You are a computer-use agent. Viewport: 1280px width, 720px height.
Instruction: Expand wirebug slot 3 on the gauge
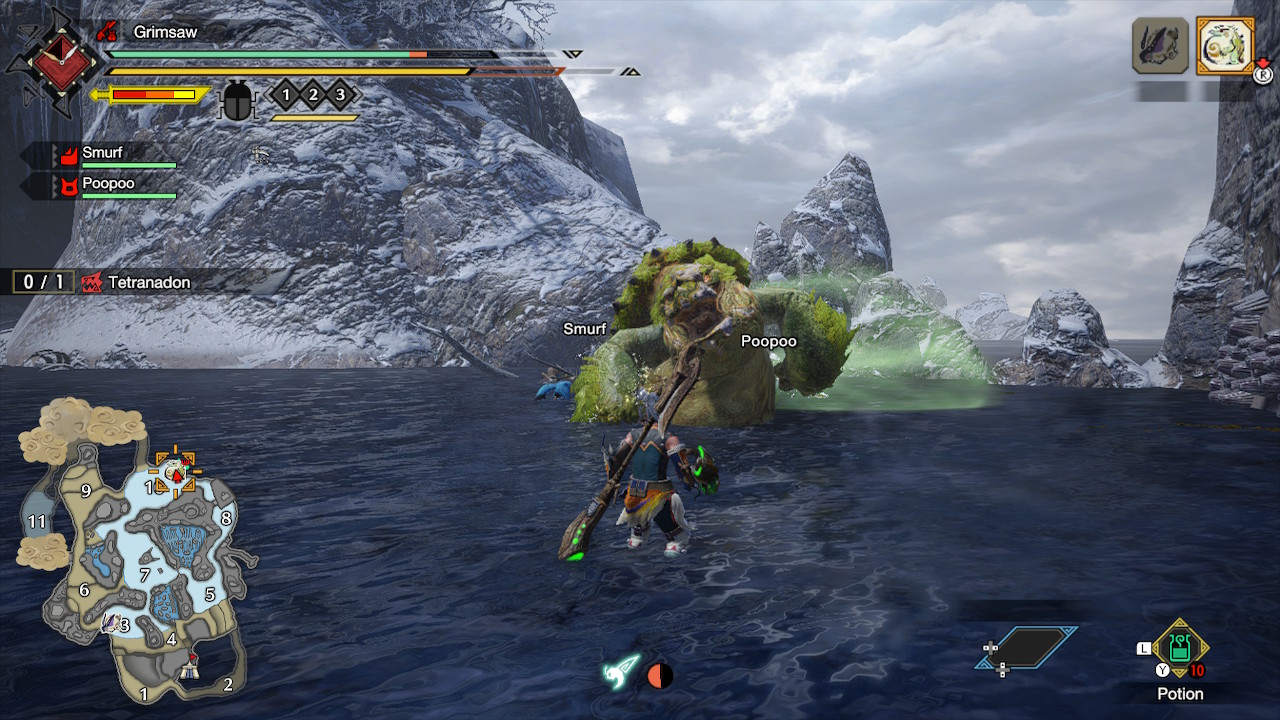coord(341,94)
